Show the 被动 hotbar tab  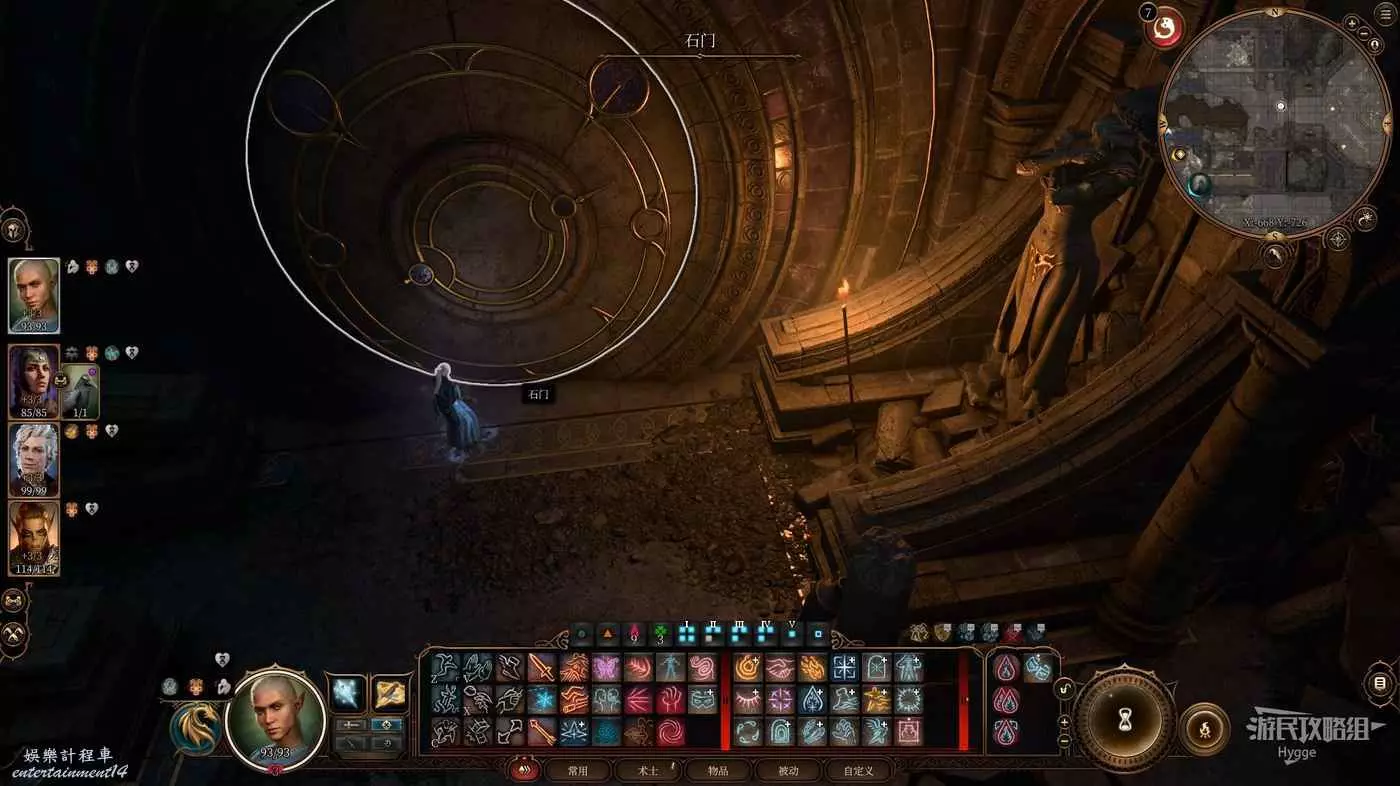(x=788, y=771)
